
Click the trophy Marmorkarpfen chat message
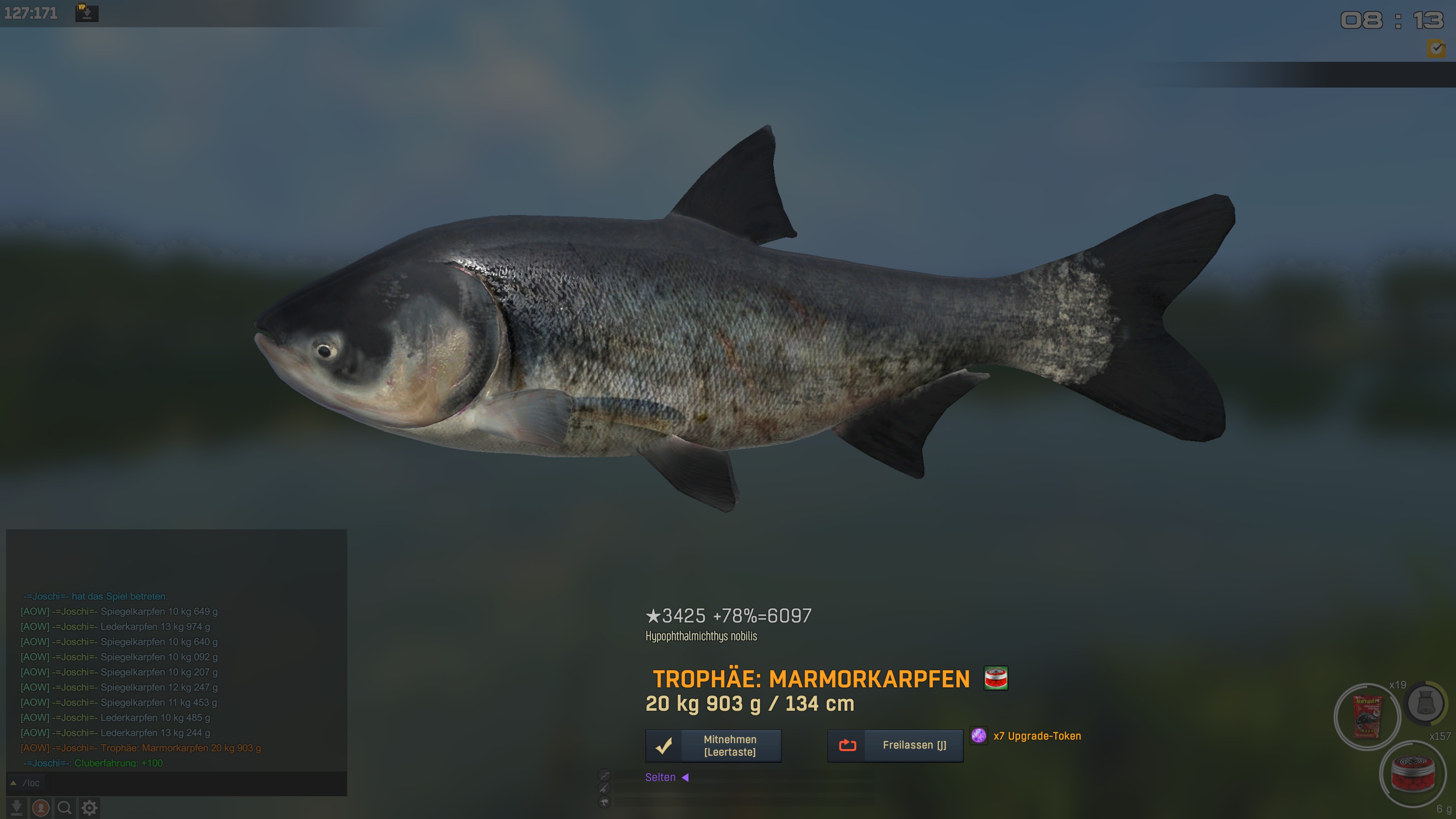coord(141,748)
